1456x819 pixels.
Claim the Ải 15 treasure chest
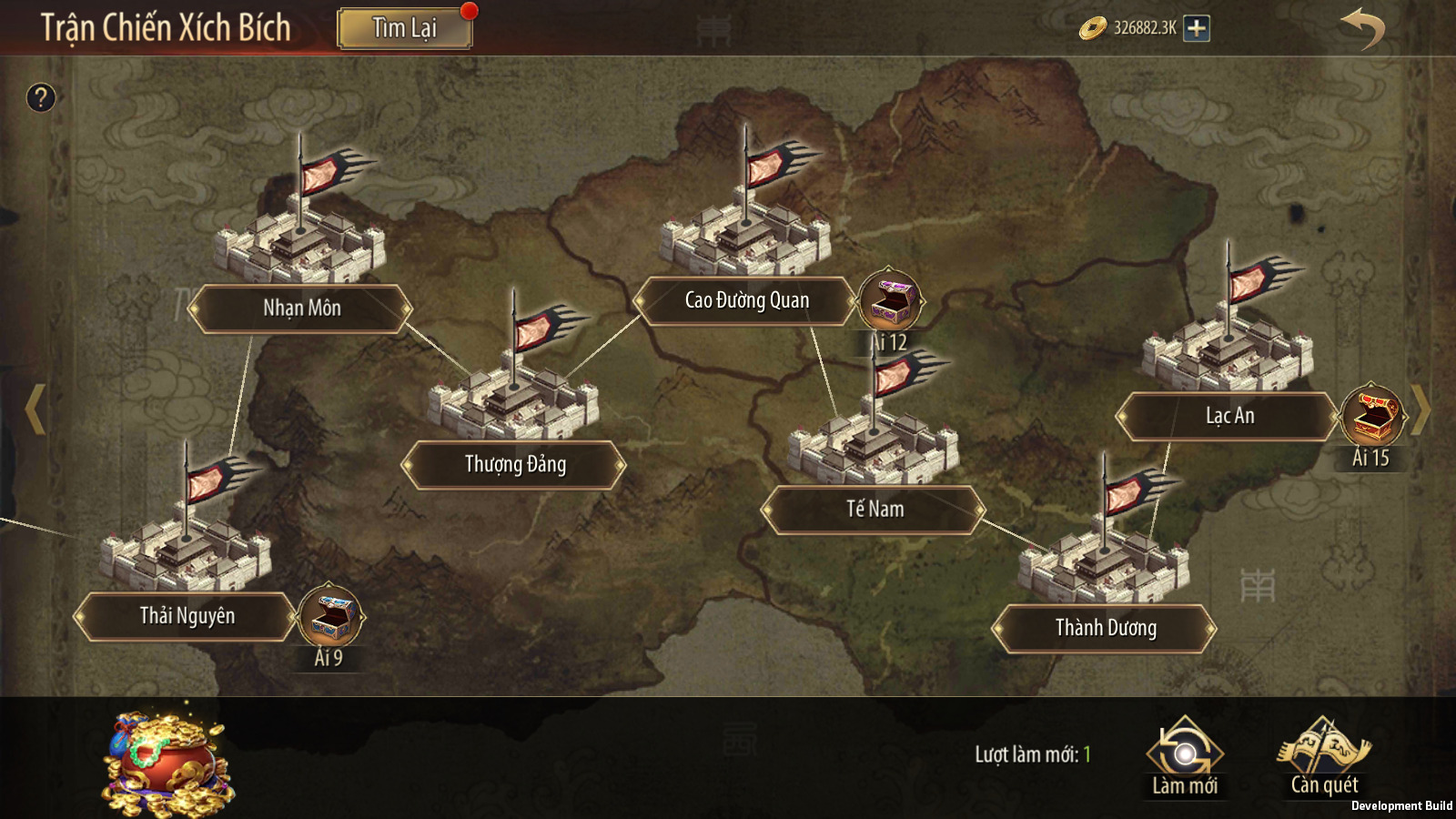1372,416
